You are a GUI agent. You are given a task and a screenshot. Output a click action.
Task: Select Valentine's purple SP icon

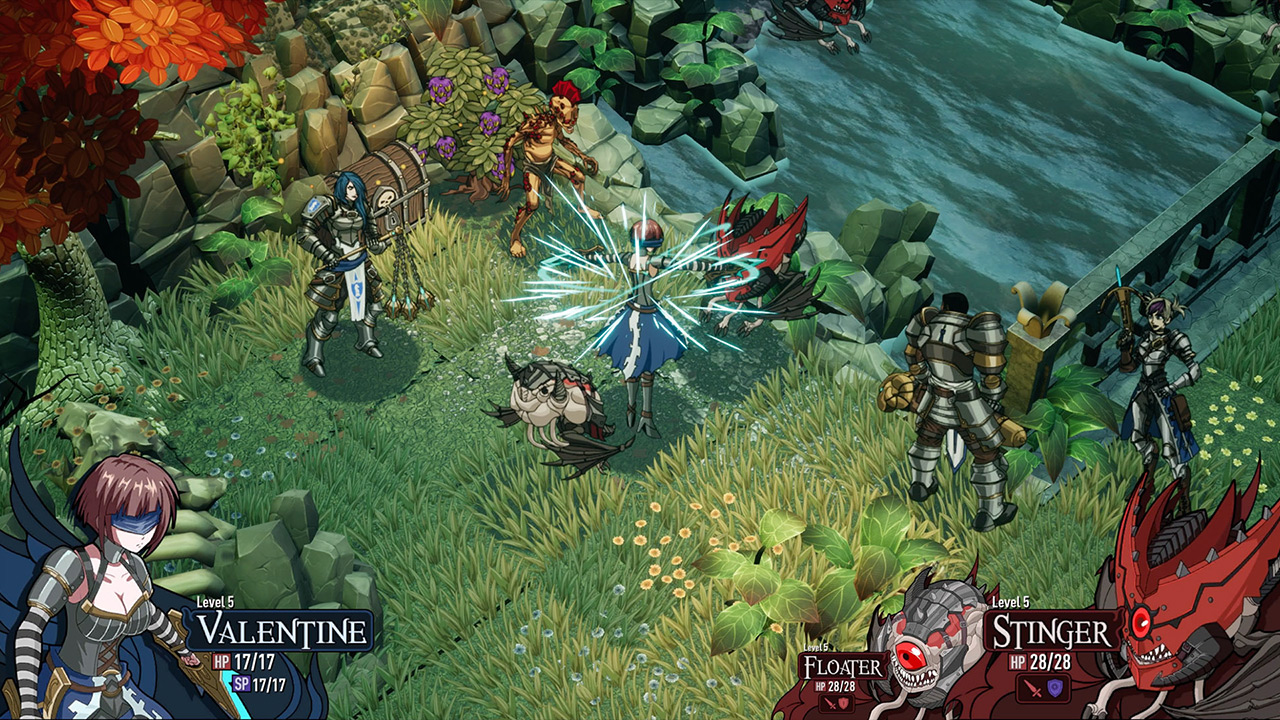242,683
